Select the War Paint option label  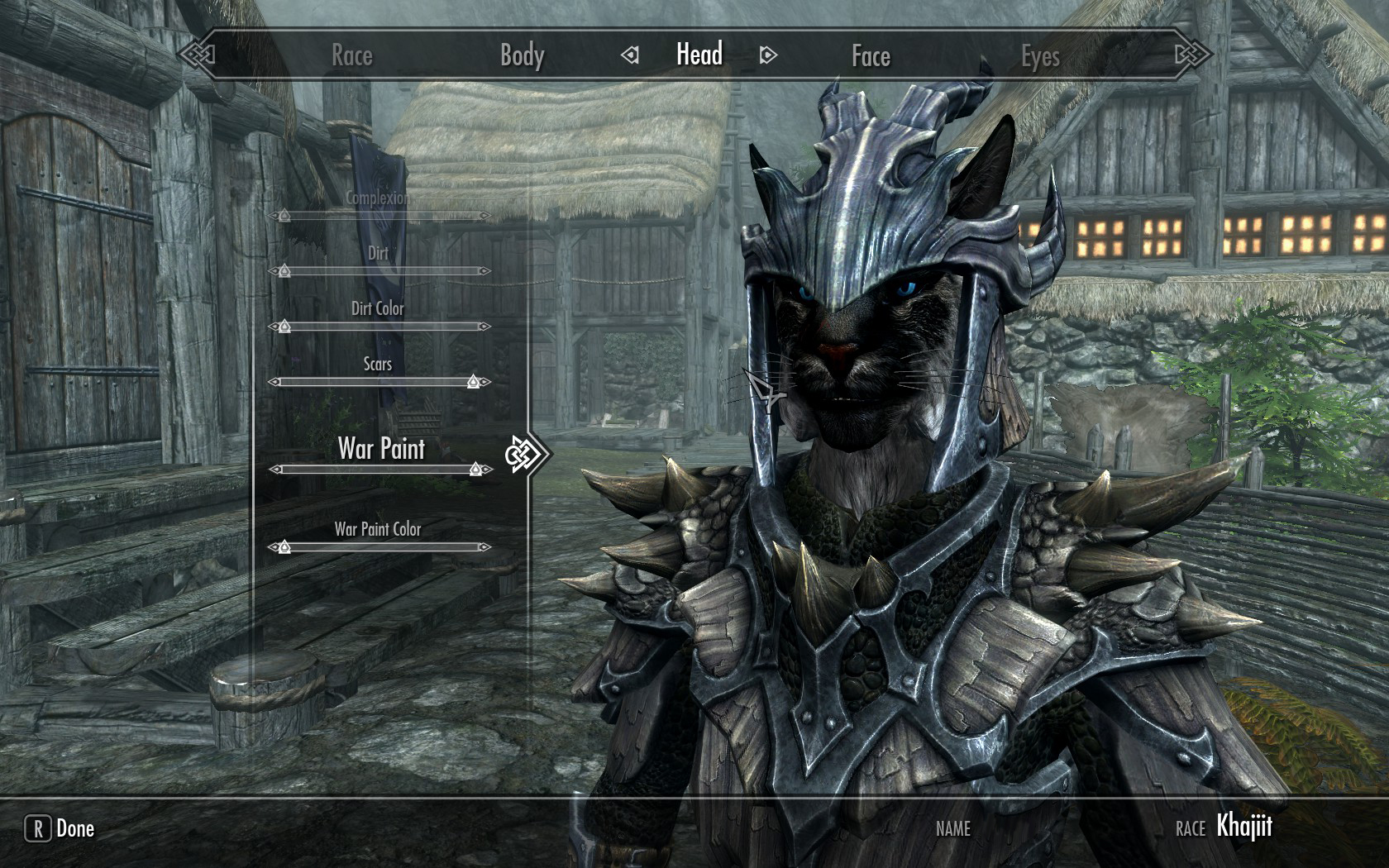[381, 448]
